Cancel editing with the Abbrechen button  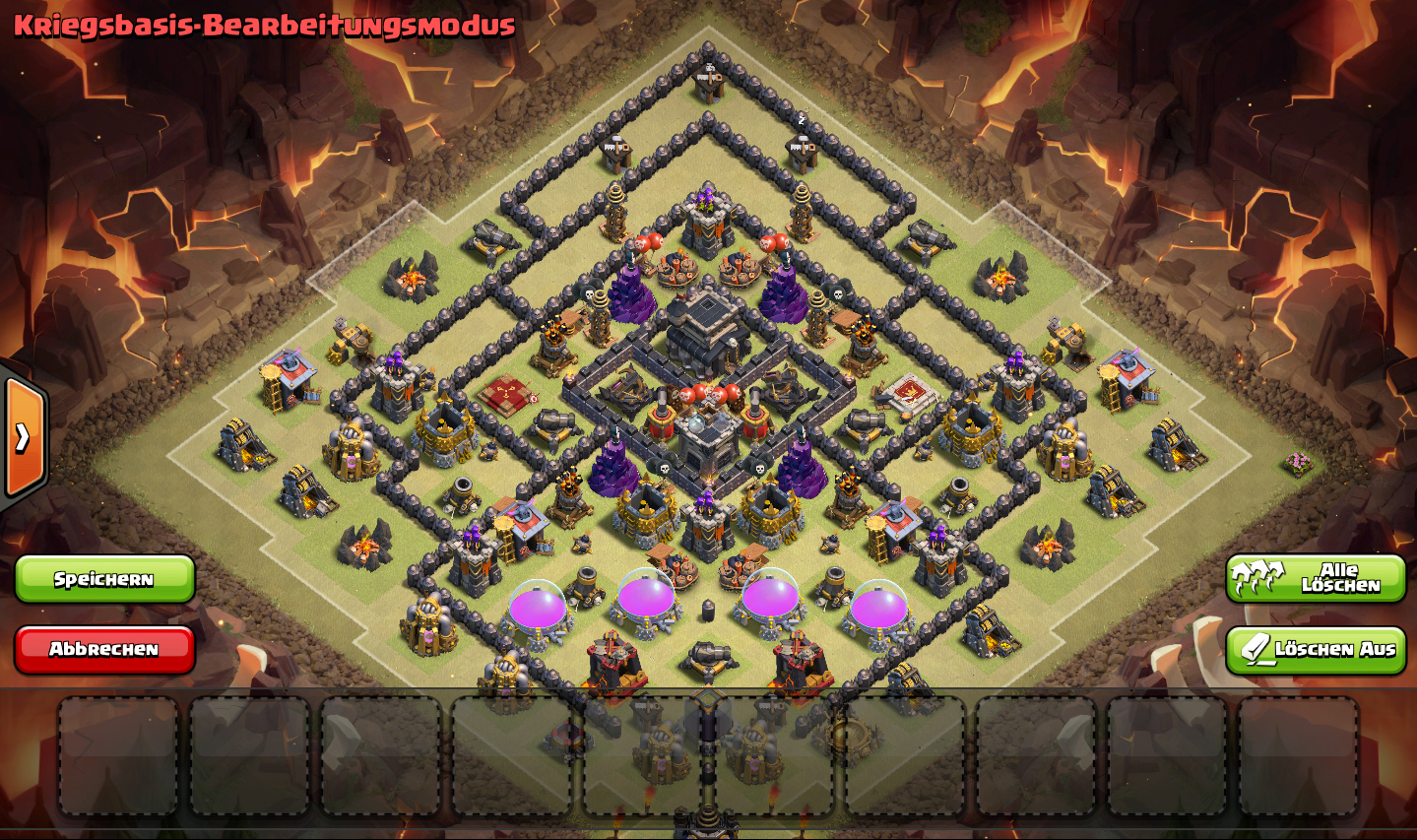[x=104, y=650]
